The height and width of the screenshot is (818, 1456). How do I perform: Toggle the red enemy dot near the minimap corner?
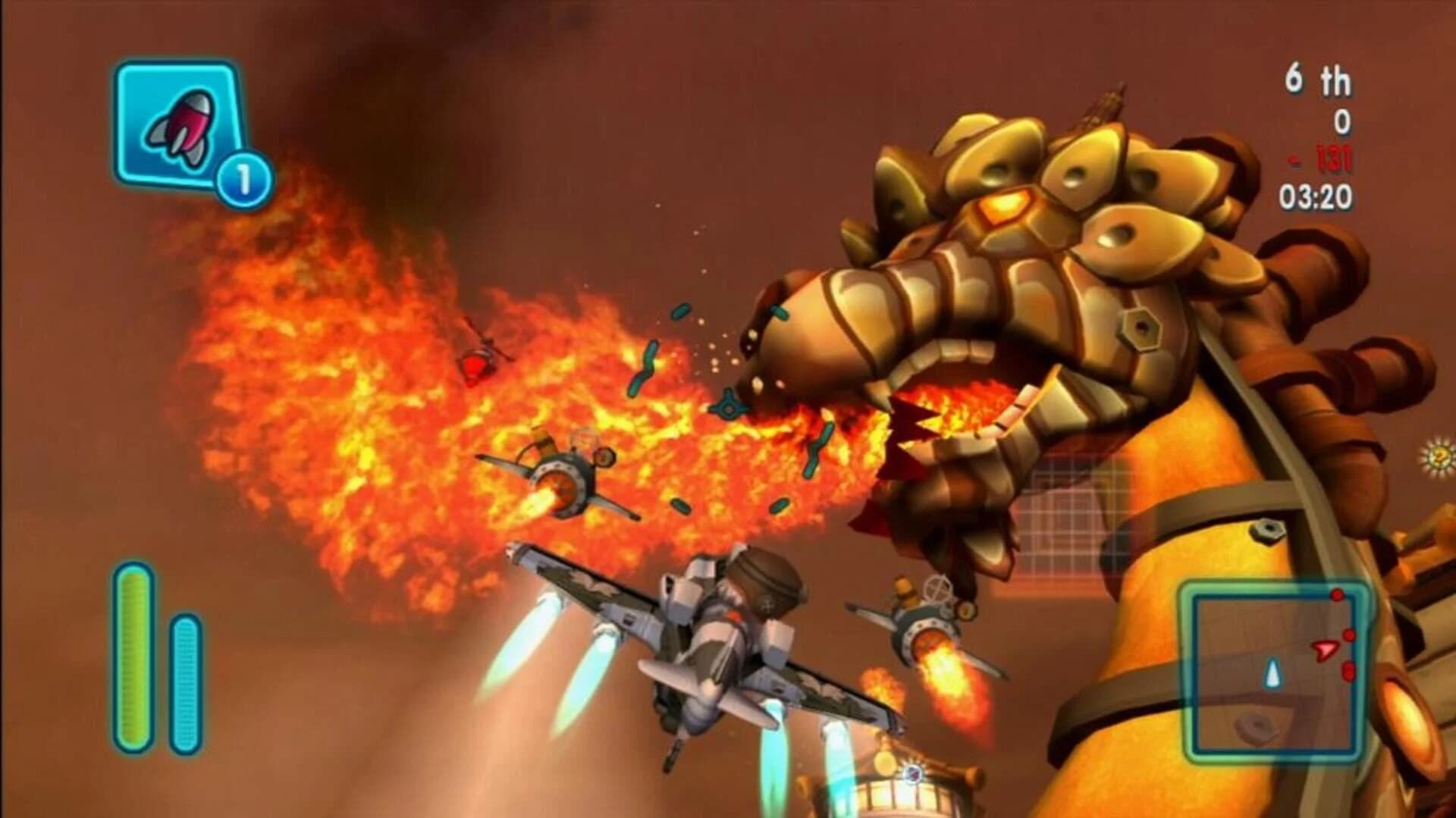pos(1336,596)
